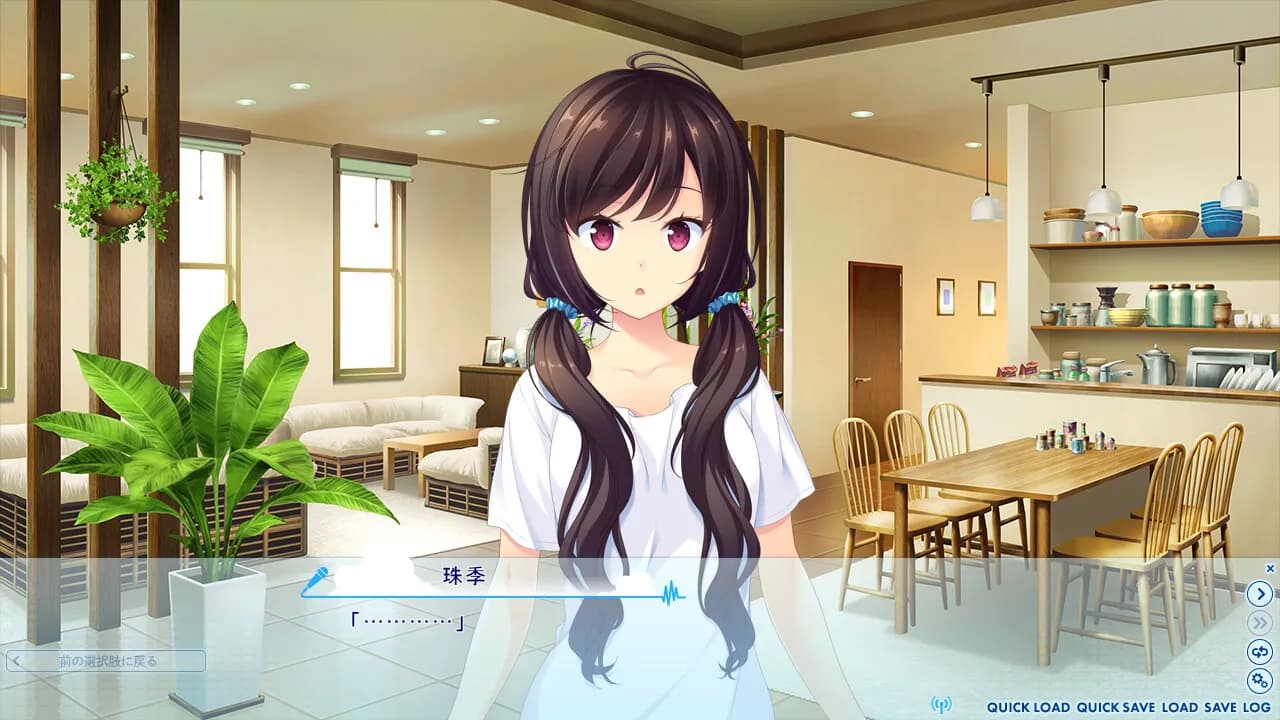The image size is (1280, 720).
Task: Hide the message window with the X toggle
Action: pyautogui.click(x=1272, y=566)
